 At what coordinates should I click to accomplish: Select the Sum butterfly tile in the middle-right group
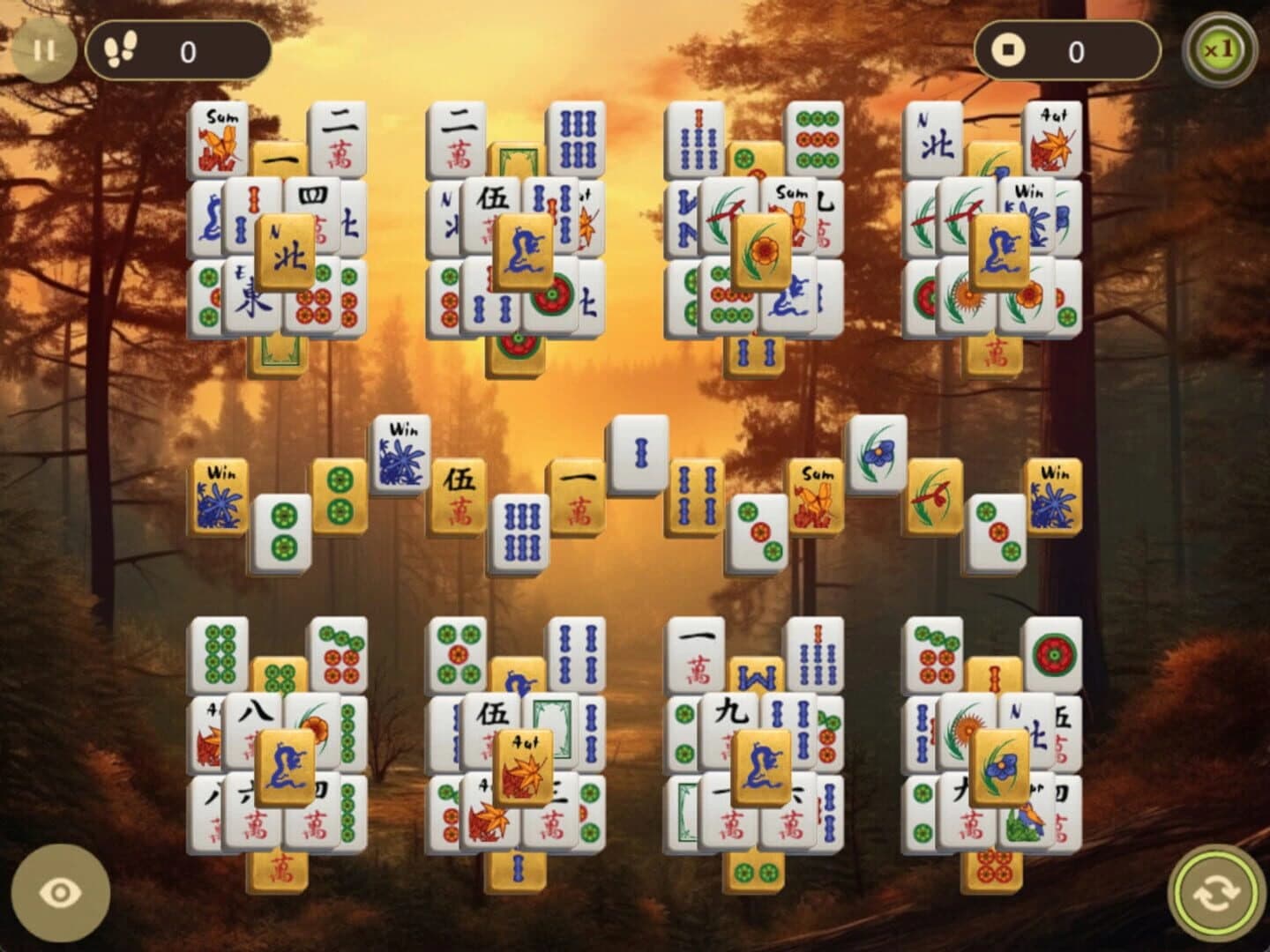click(x=816, y=495)
